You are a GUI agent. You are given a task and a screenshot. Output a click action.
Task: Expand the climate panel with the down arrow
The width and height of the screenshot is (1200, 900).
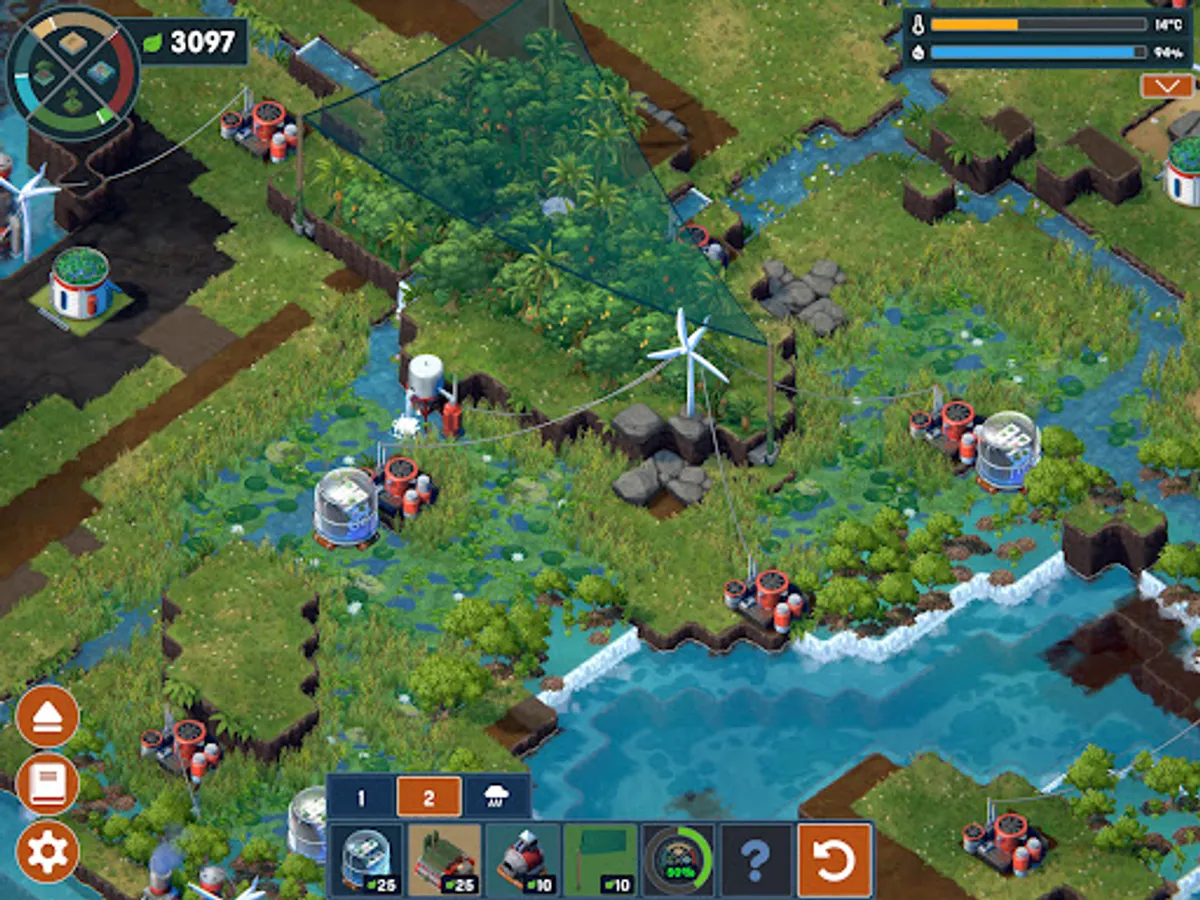(x=1167, y=86)
